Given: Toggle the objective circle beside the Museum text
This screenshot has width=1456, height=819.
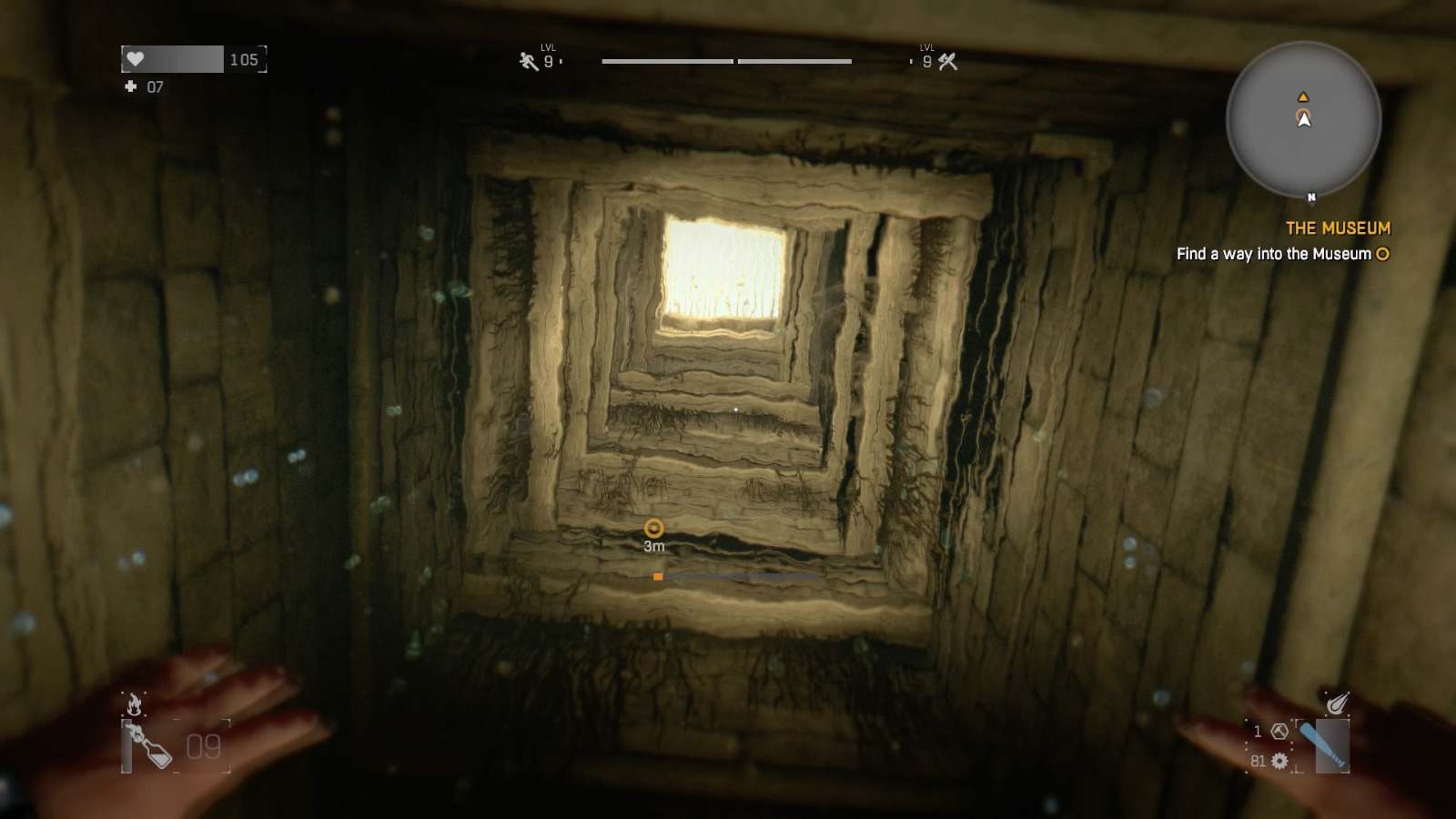Looking at the screenshot, I should [1380, 255].
